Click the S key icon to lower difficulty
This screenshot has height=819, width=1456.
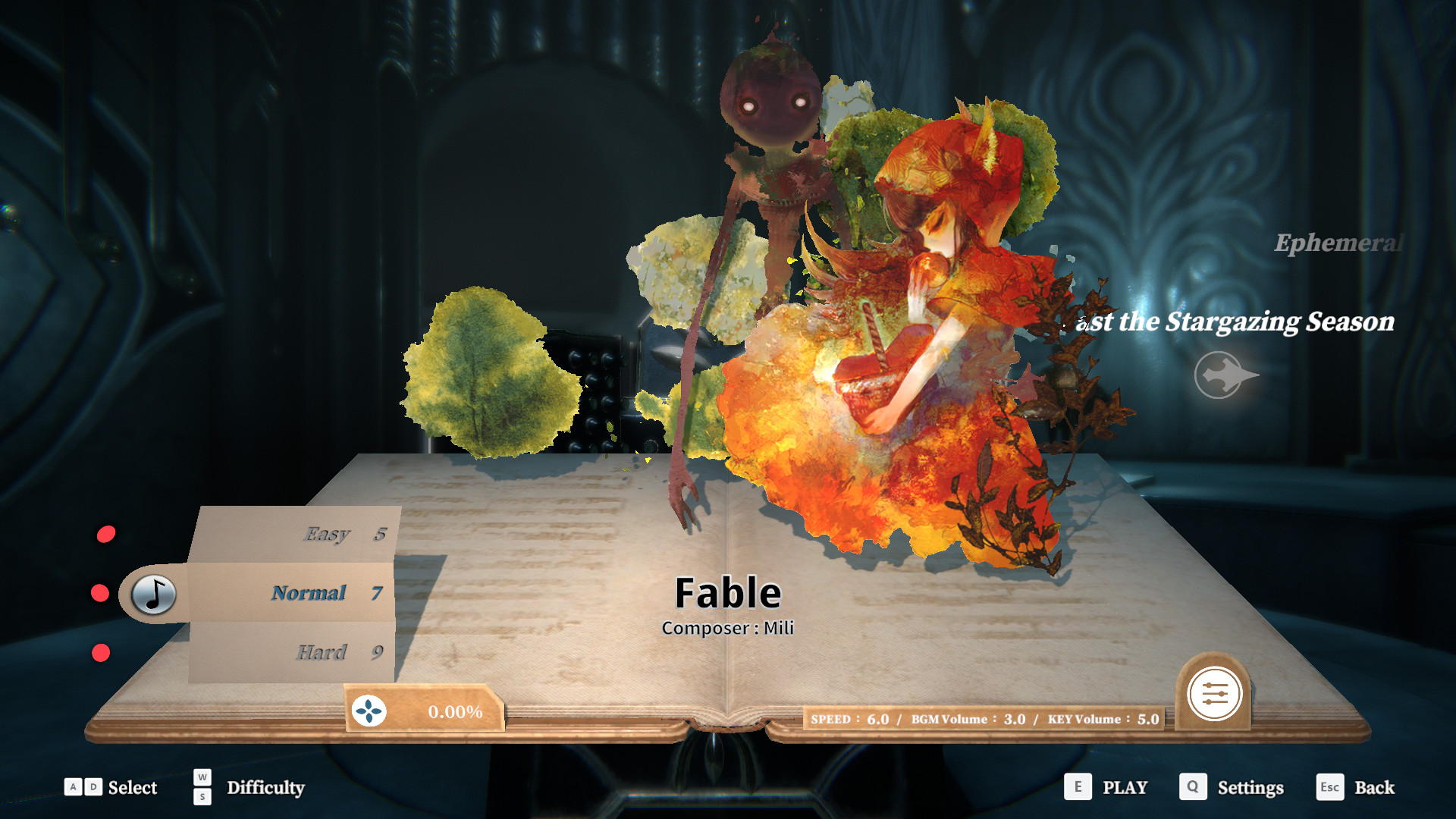202,797
